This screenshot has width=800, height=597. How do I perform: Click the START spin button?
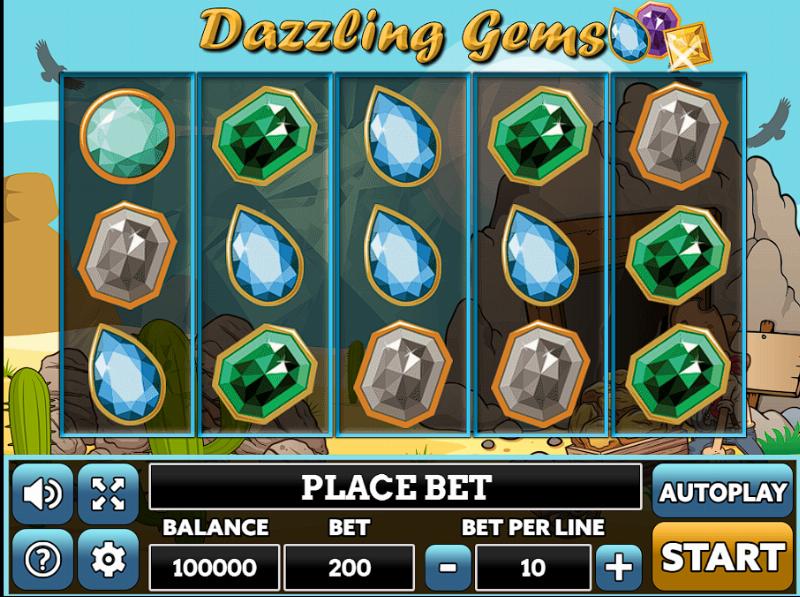pyautogui.click(x=722, y=556)
